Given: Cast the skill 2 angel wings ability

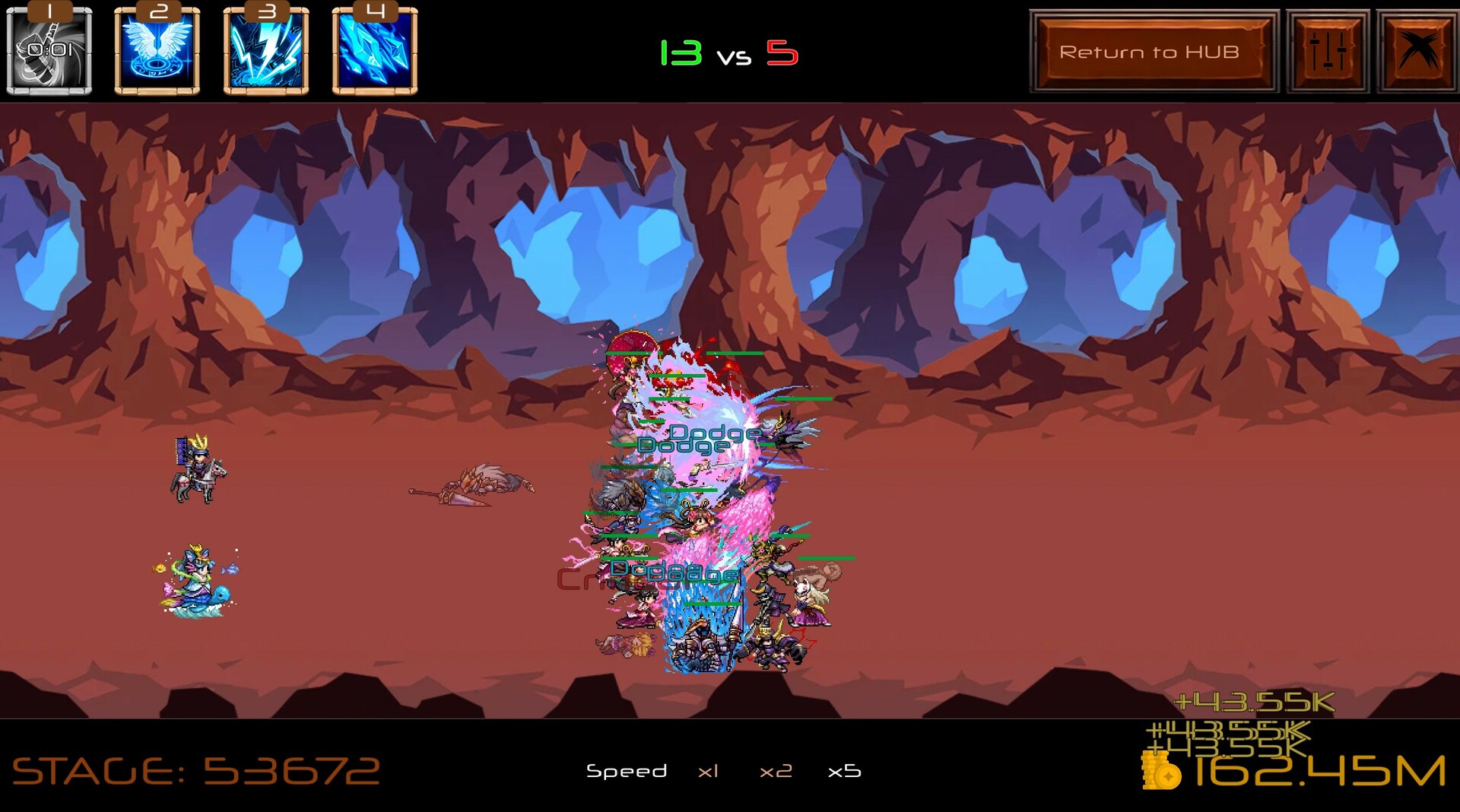Looking at the screenshot, I should tap(156, 52).
